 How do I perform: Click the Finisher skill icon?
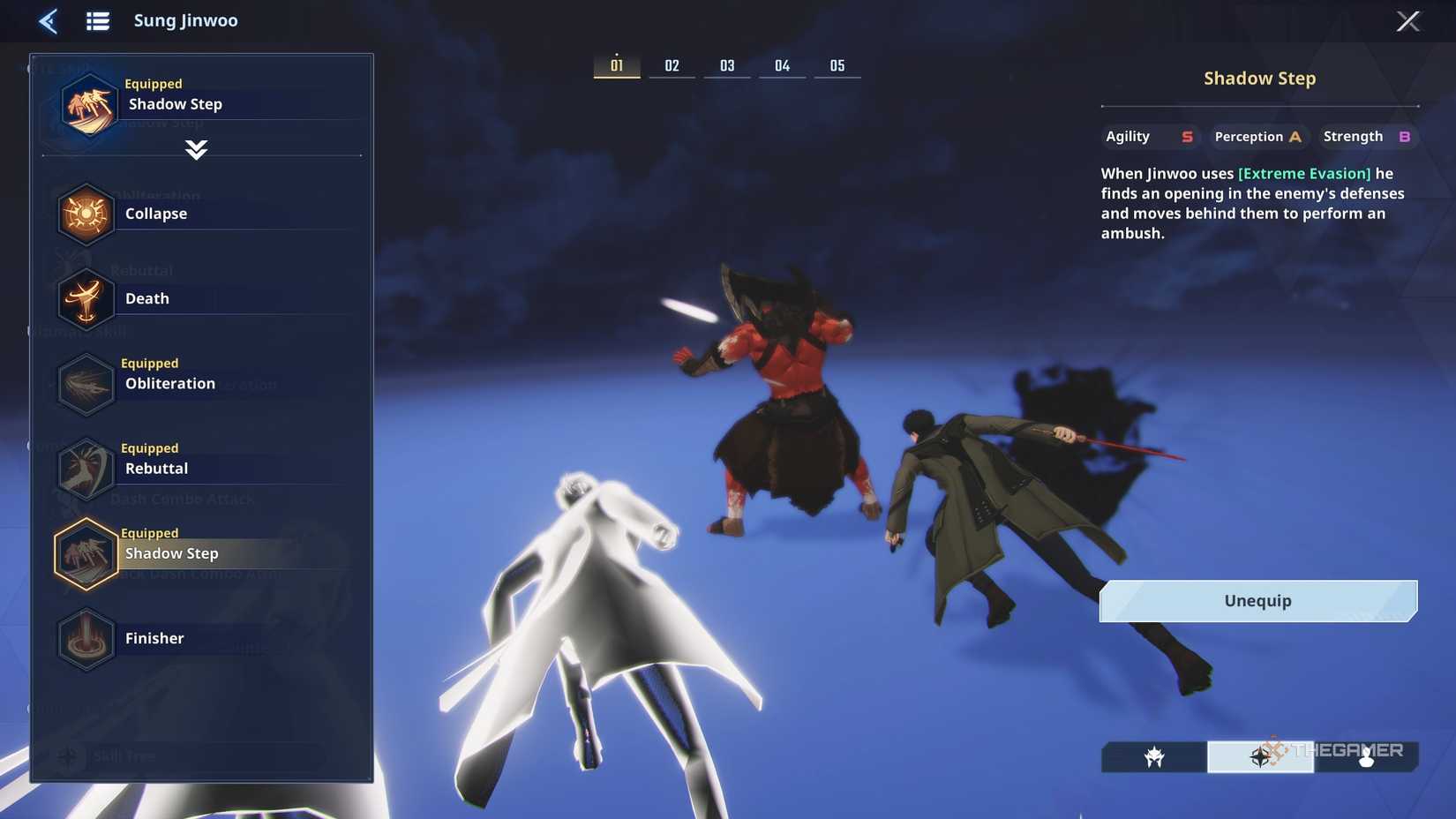86,638
